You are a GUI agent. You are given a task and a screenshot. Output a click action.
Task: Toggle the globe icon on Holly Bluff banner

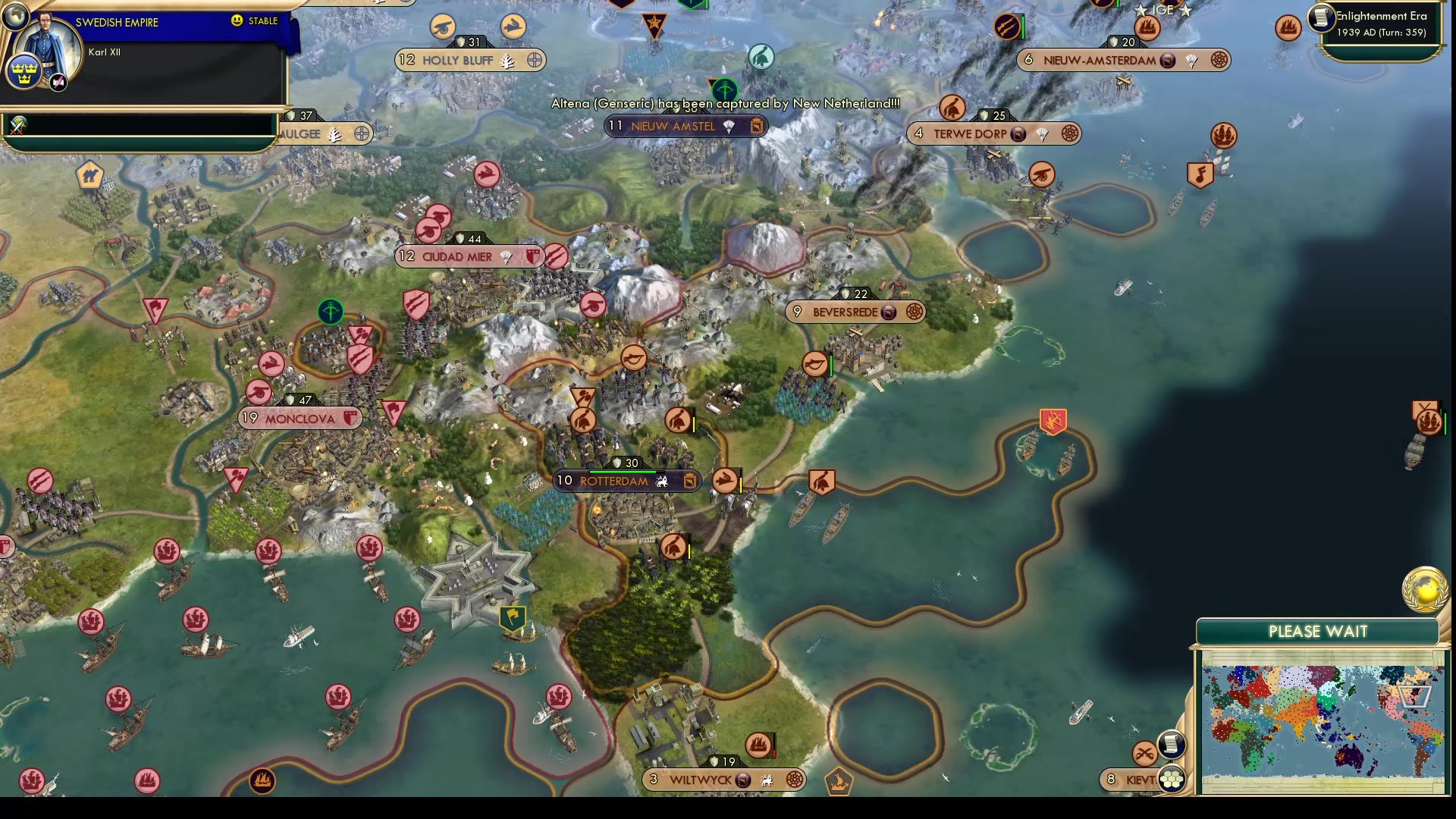(536, 61)
